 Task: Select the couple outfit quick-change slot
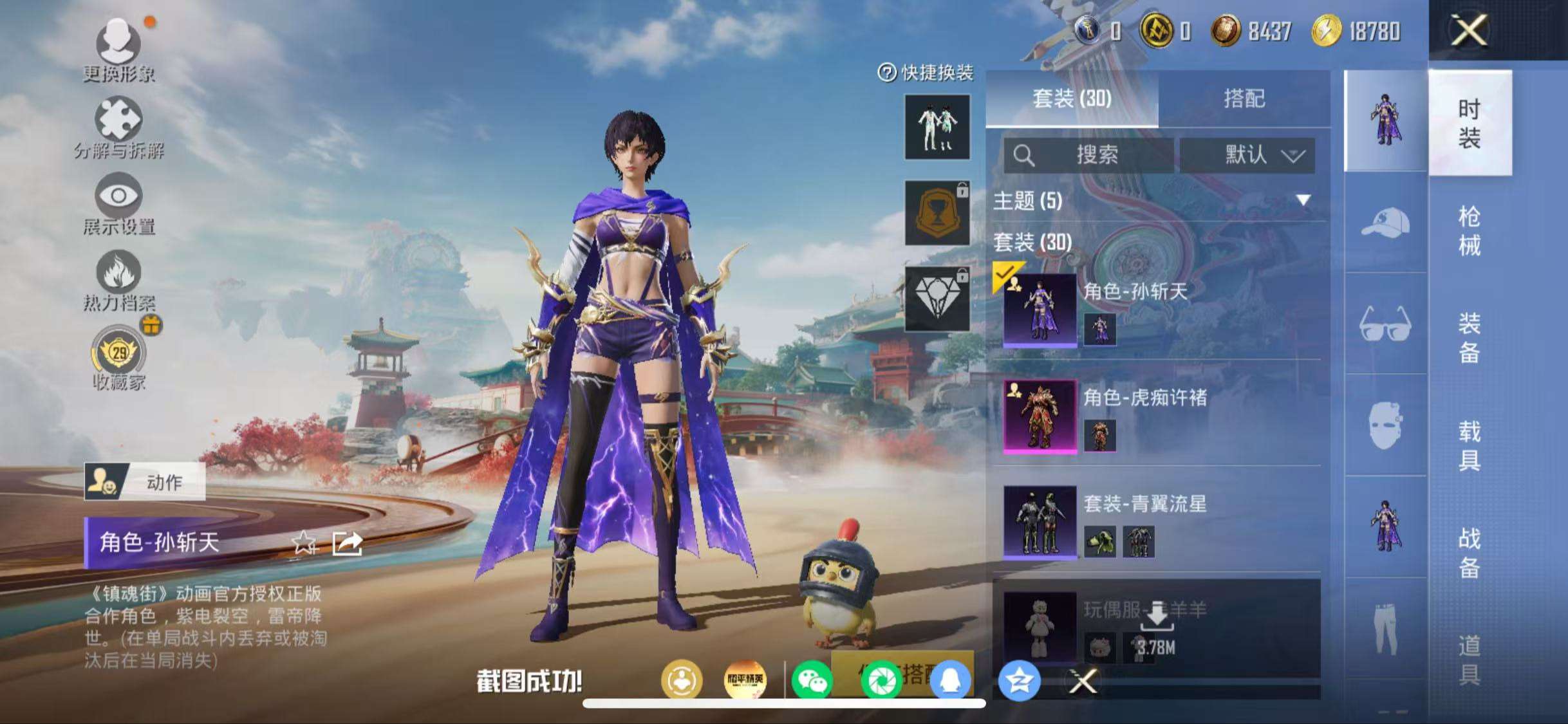[937, 128]
